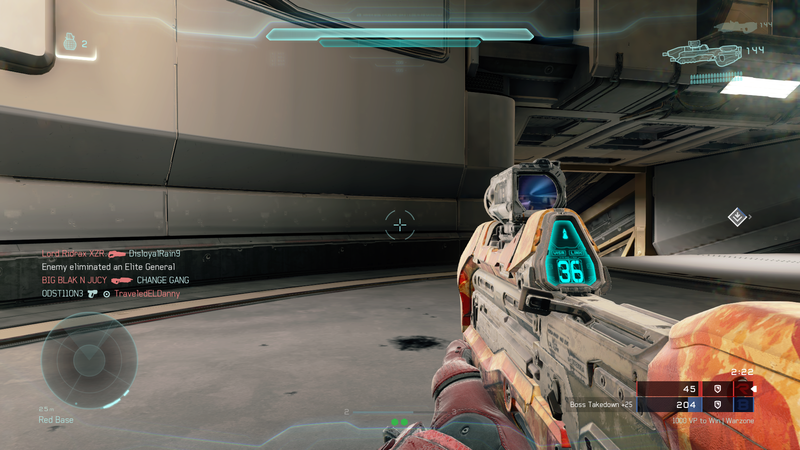Viewport: 800px width, 450px height.
Task: Select the equipped assault rifle icon
Action: pos(704,51)
